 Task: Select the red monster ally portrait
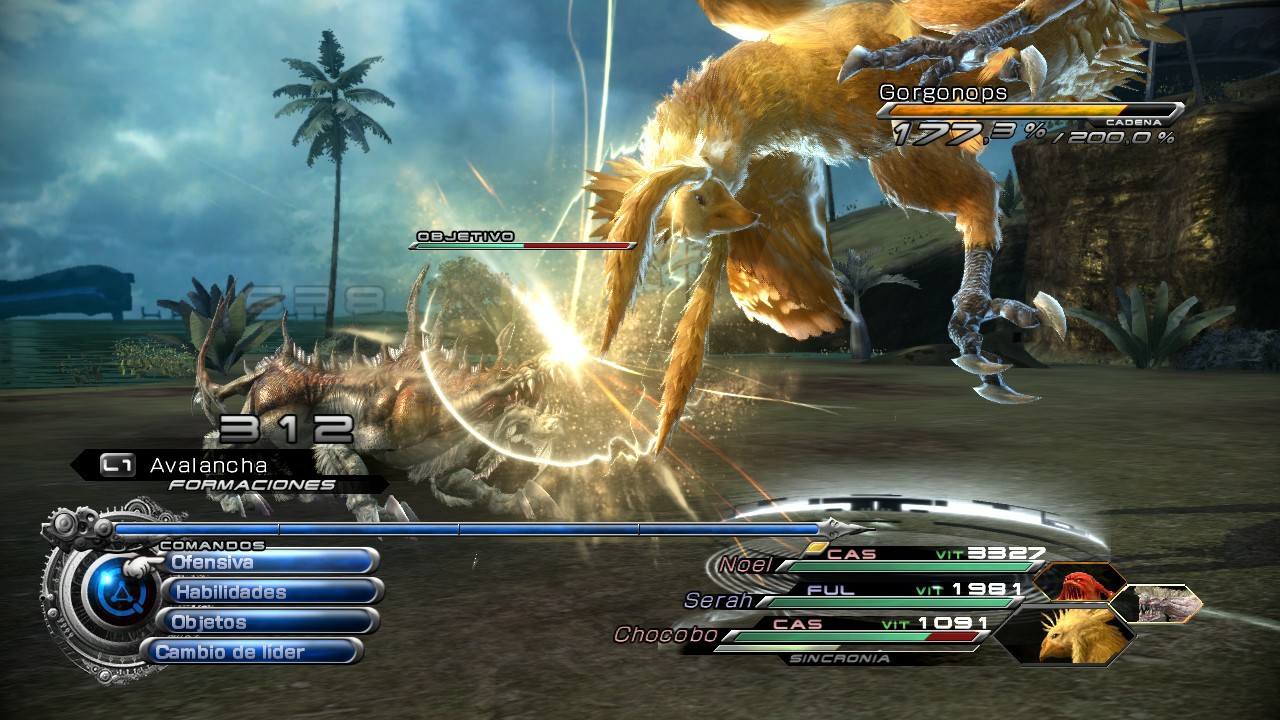1078,583
